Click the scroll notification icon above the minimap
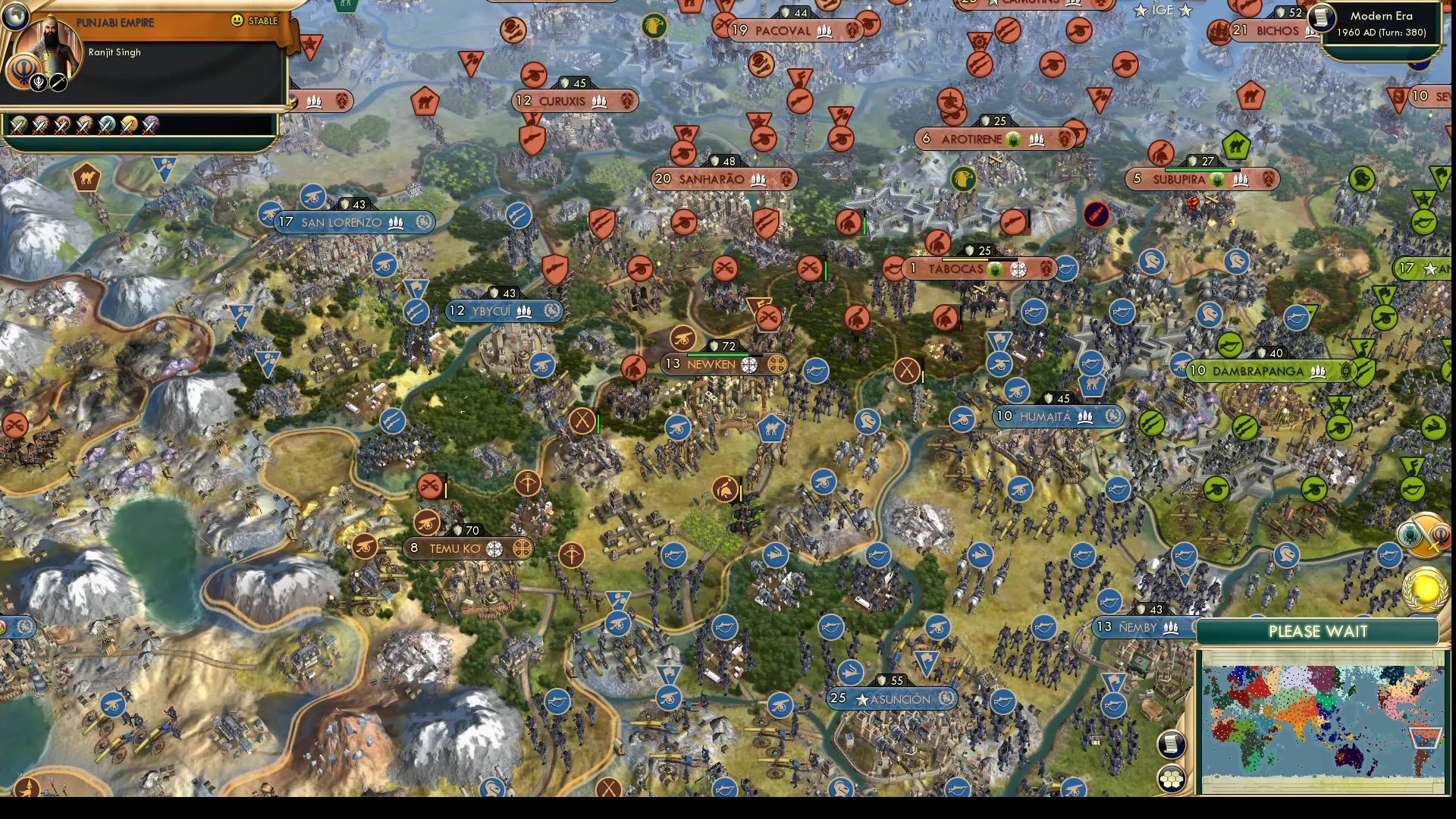 [1170, 745]
